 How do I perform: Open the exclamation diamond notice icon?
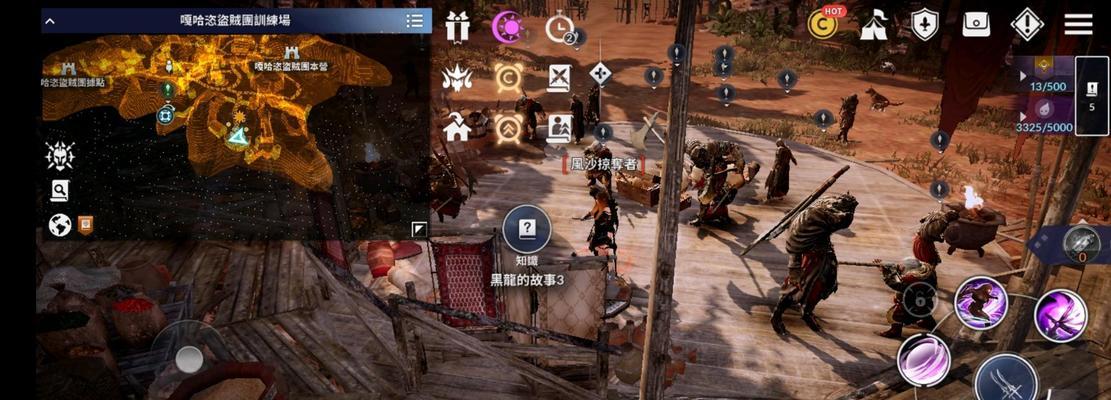[1027, 25]
